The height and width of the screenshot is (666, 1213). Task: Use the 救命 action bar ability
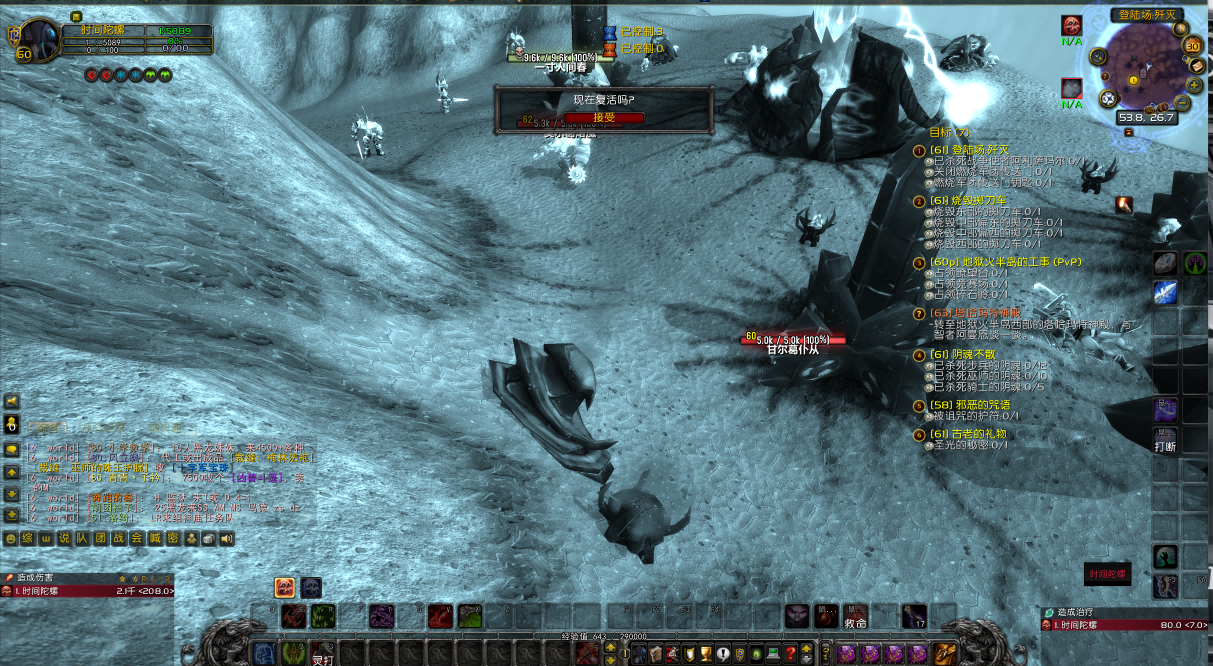point(855,616)
